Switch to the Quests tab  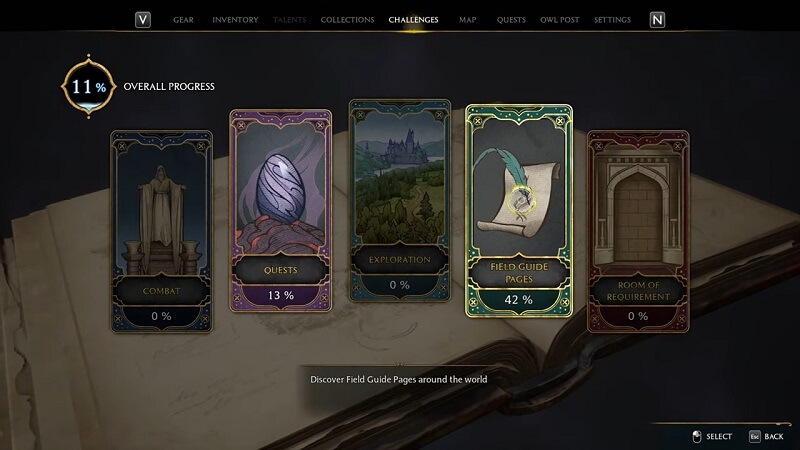511,20
